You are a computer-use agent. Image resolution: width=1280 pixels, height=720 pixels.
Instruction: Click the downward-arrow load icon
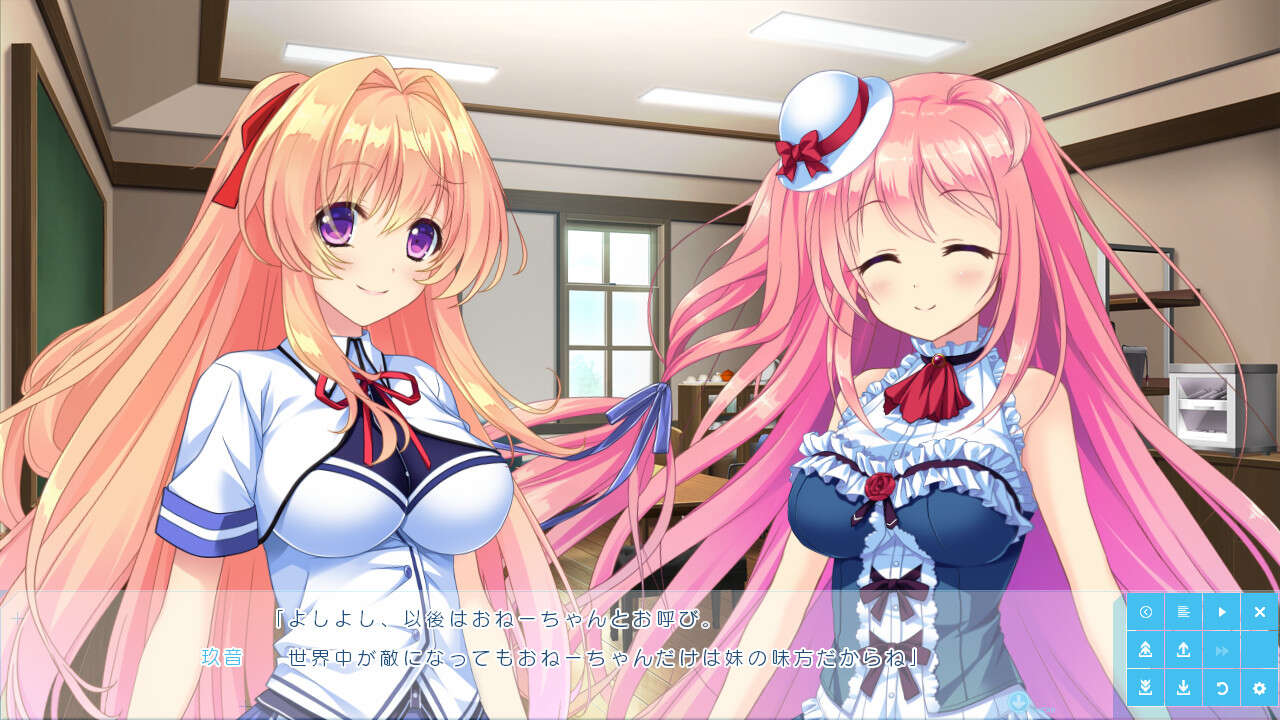1183,687
